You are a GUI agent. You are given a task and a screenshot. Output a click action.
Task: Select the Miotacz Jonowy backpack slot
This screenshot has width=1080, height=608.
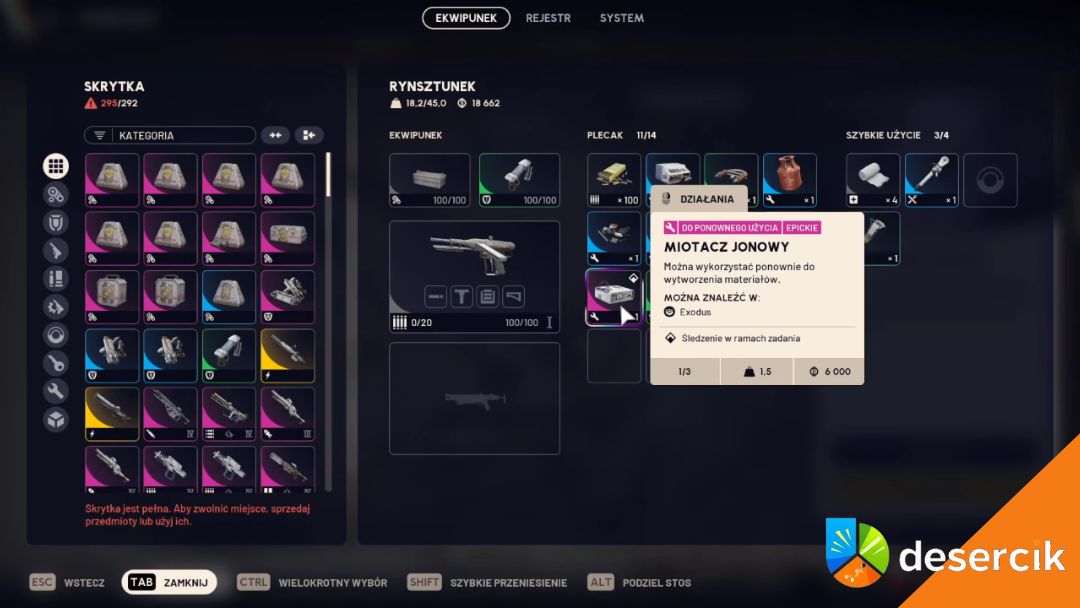(x=613, y=297)
